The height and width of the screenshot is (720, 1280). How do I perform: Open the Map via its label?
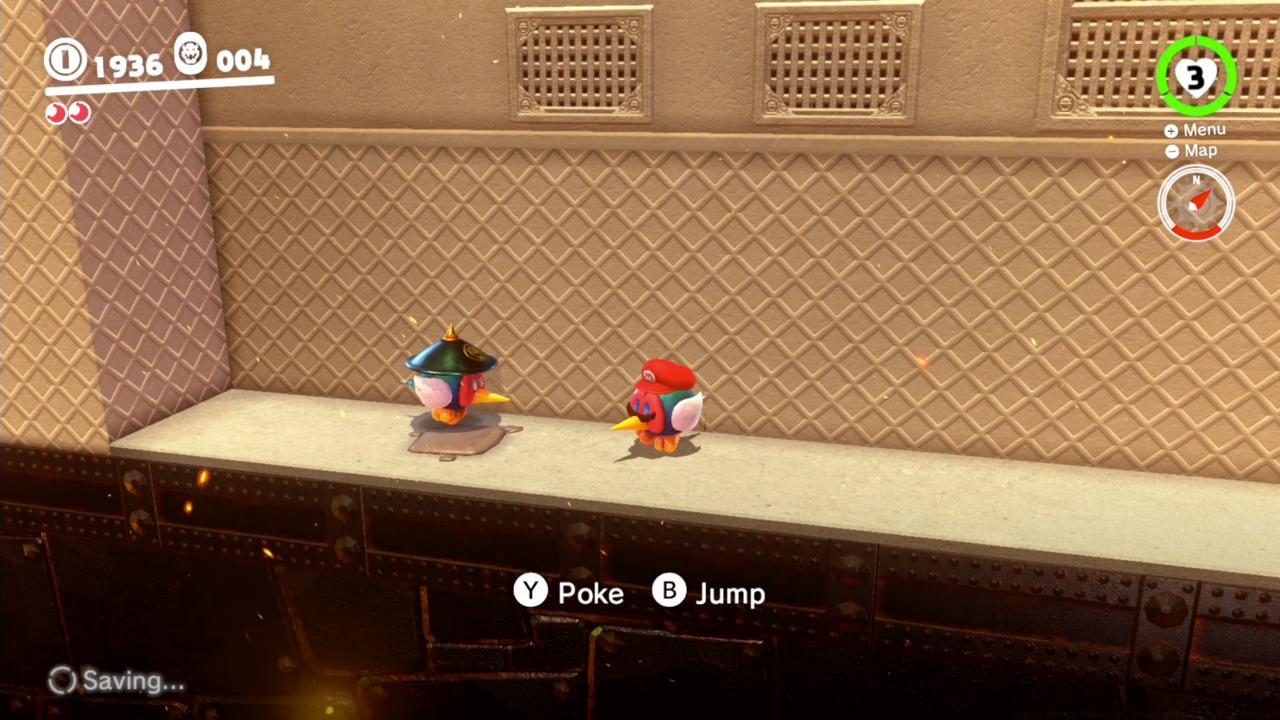[x=1200, y=151]
